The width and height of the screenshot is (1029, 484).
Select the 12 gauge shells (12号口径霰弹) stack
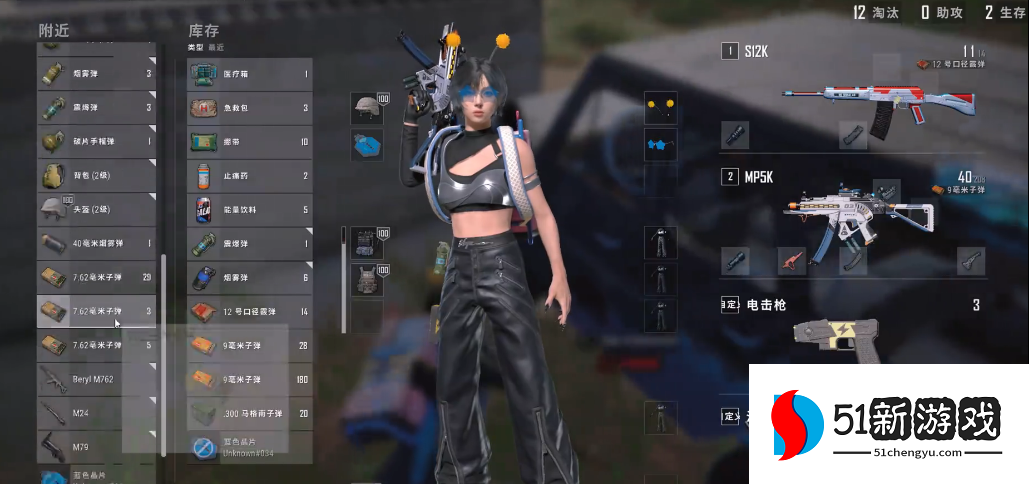tap(250, 312)
